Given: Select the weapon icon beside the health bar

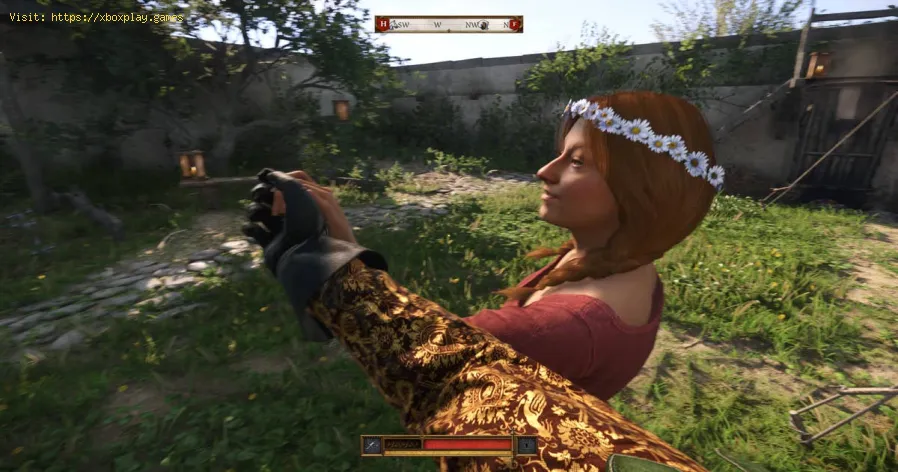Looking at the screenshot, I should [x=372, y=445].
